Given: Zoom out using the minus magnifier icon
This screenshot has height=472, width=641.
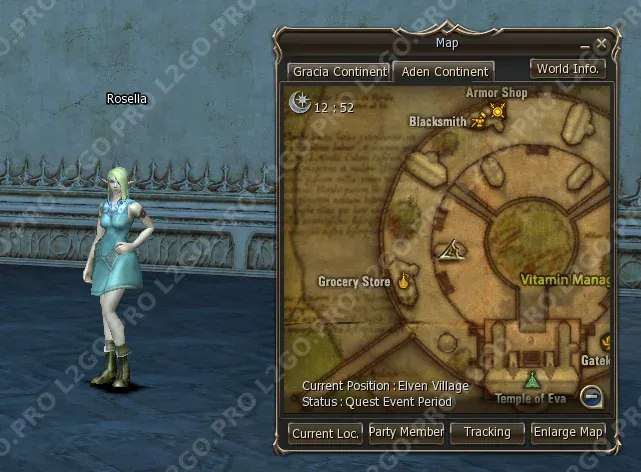Looking at the screenshot, I should [592, 396].
